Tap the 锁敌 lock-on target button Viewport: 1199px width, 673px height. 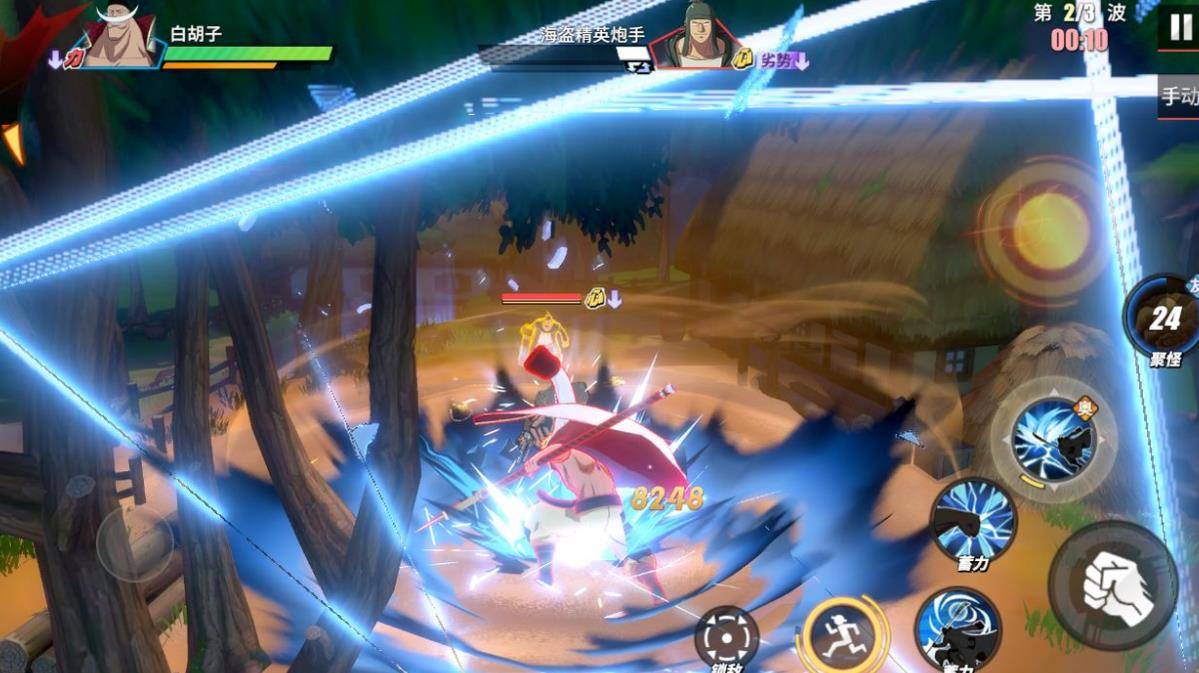coord(726,637)
